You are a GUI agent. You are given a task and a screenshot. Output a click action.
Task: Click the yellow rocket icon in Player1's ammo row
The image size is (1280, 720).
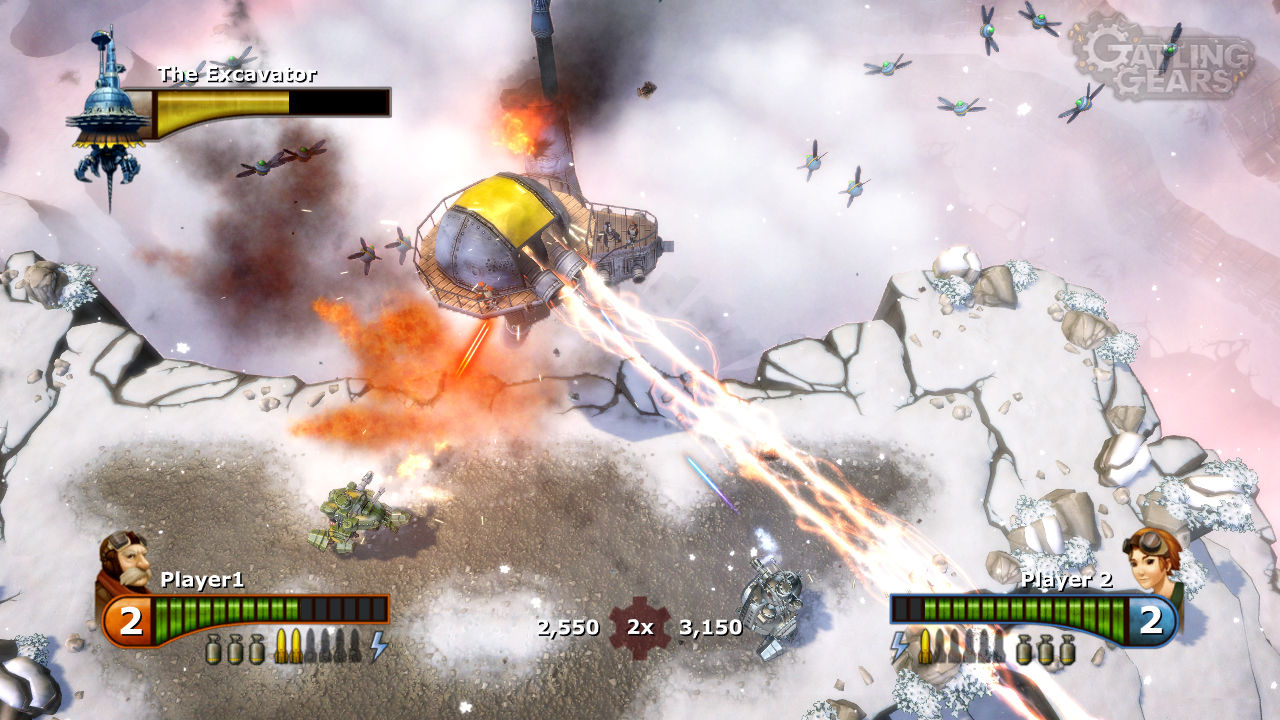click(x=282, y=645)
